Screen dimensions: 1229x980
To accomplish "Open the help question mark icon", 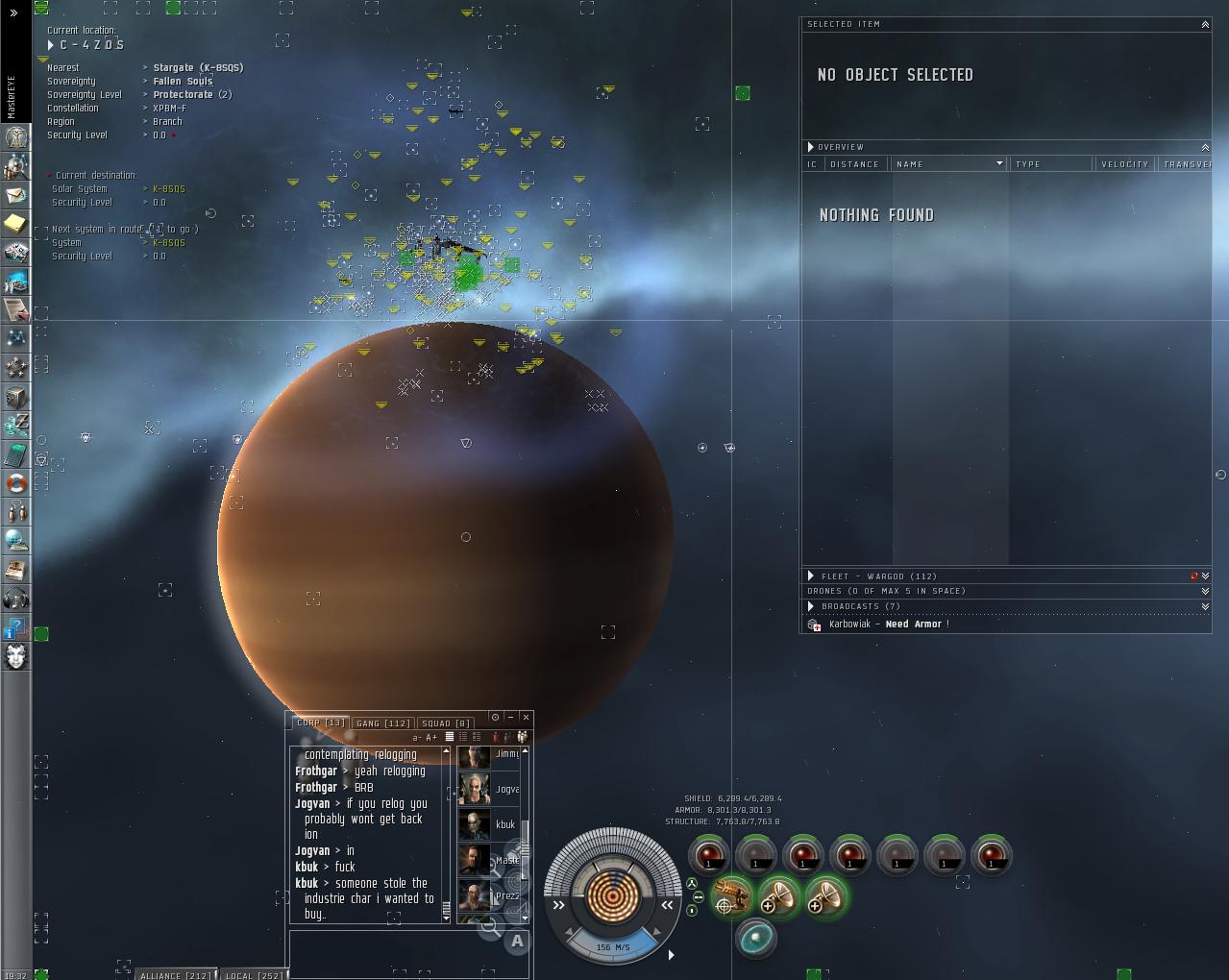I will (x=15, y=627).
